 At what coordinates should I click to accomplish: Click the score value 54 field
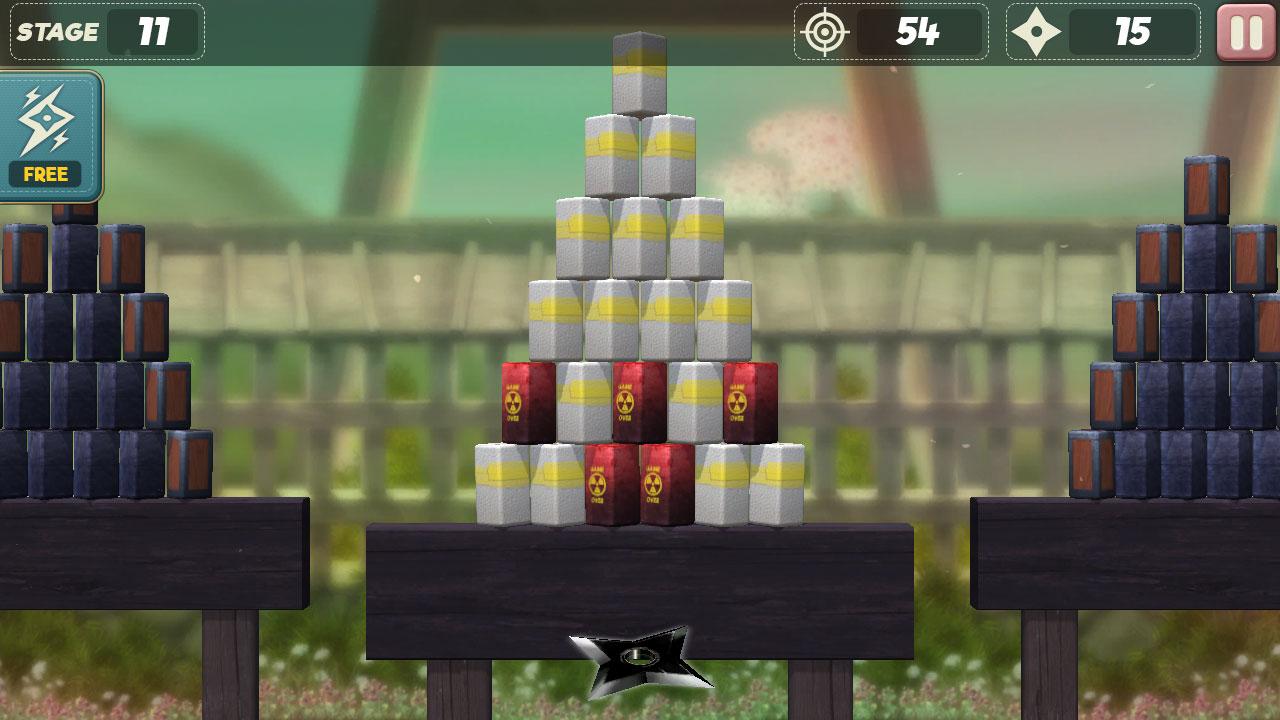coord(920,31)
